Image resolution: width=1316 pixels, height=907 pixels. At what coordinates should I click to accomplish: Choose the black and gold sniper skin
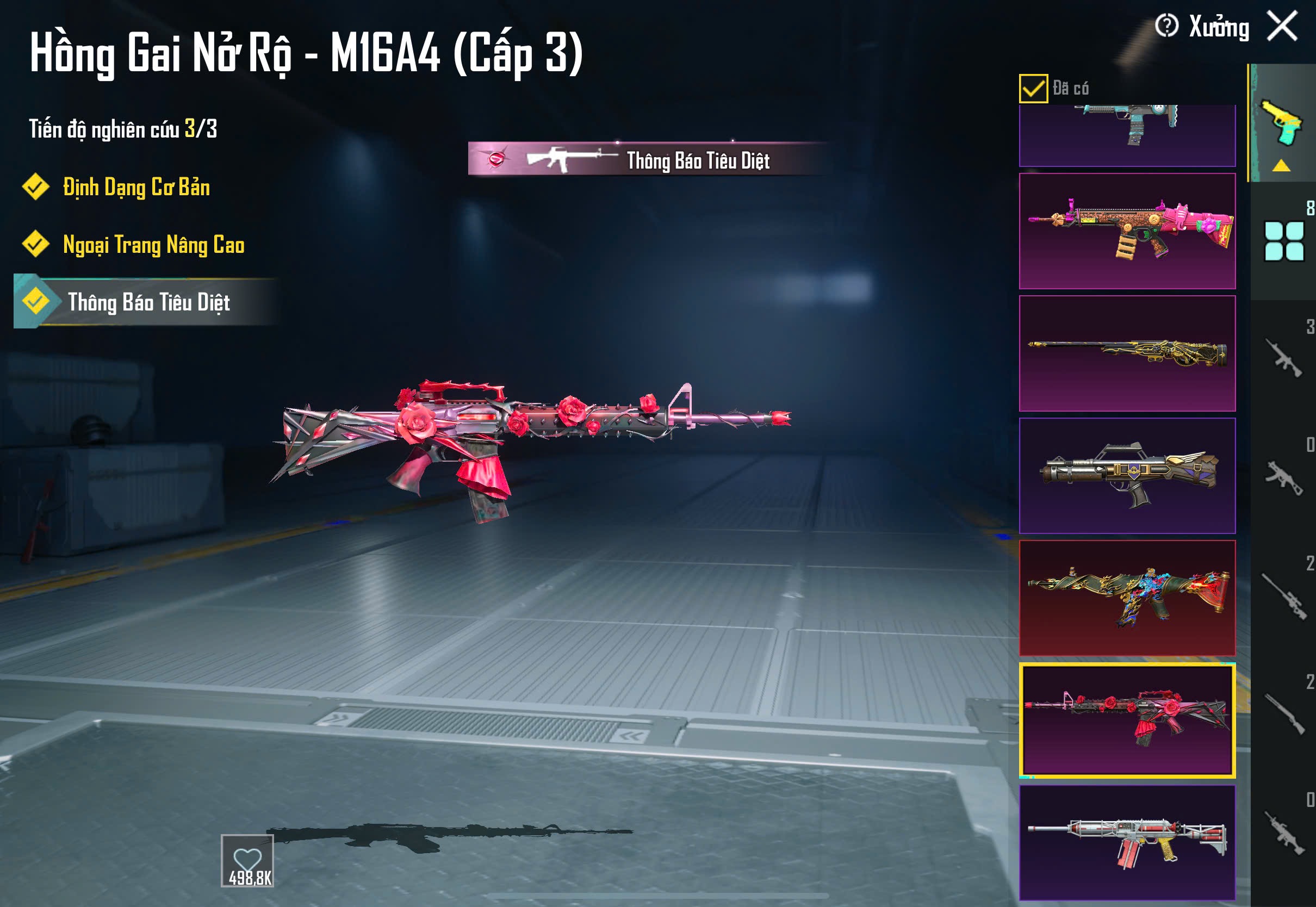pos(1127,353)
